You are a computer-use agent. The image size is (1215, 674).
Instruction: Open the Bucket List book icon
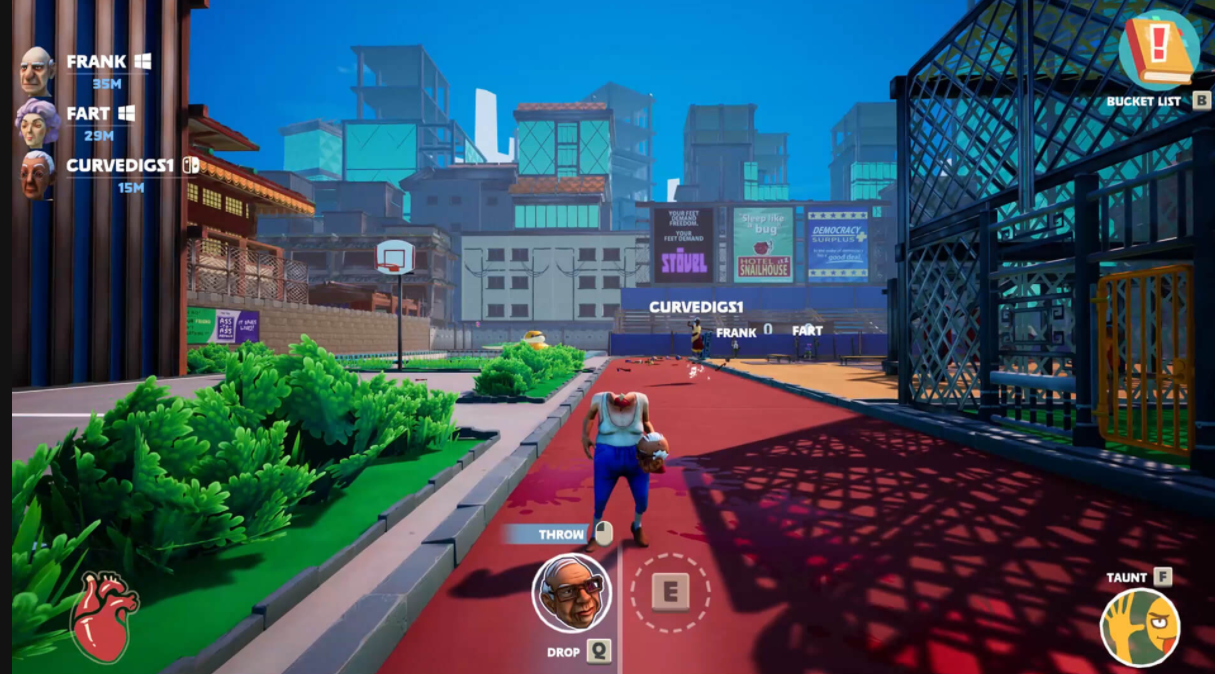[x=1158, y=50]
